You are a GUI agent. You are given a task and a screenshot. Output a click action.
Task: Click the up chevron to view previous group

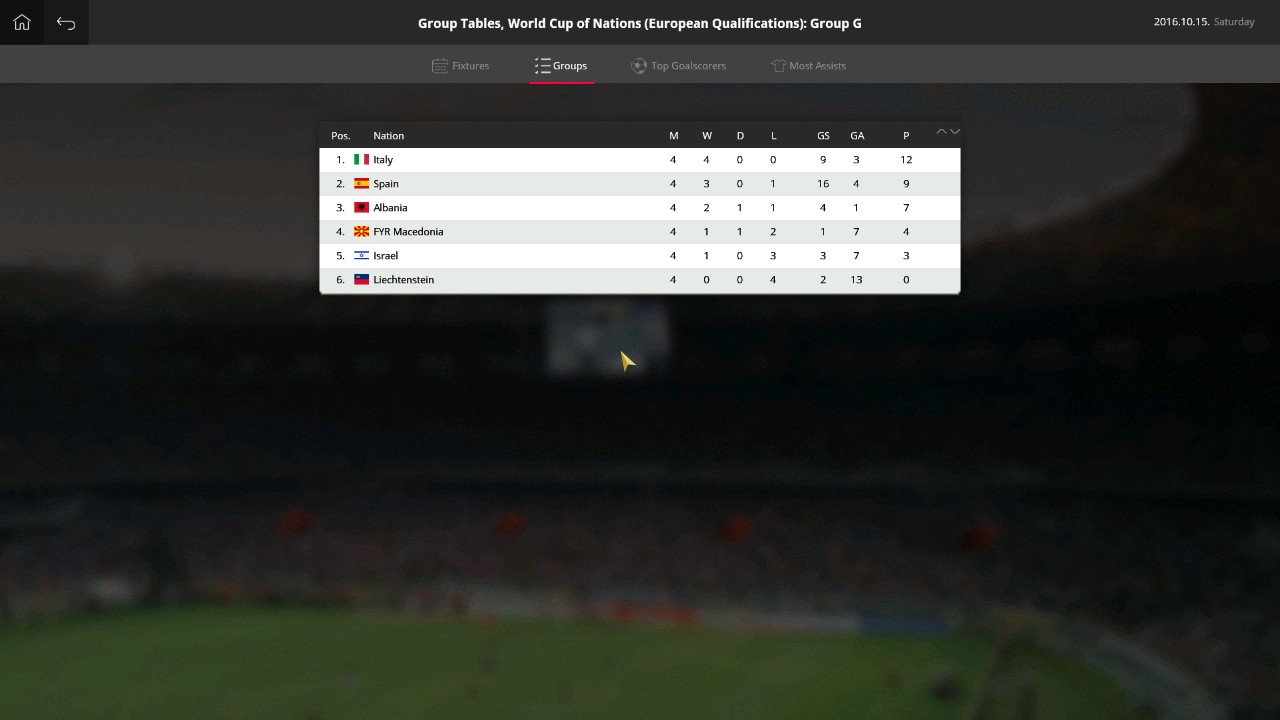click(941, 130)
